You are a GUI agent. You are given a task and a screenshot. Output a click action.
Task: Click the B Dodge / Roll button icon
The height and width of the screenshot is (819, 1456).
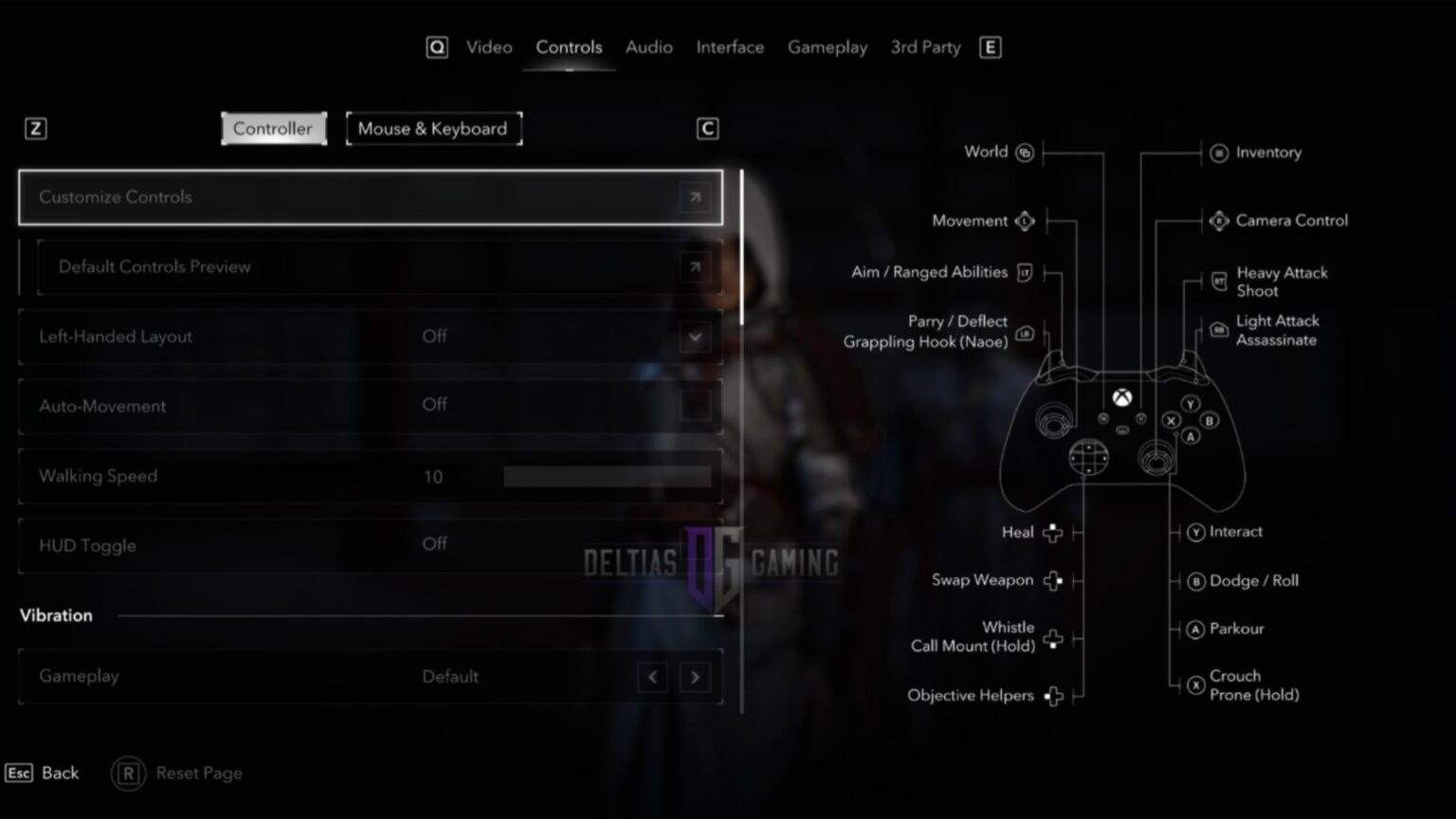pos(1196,581)
